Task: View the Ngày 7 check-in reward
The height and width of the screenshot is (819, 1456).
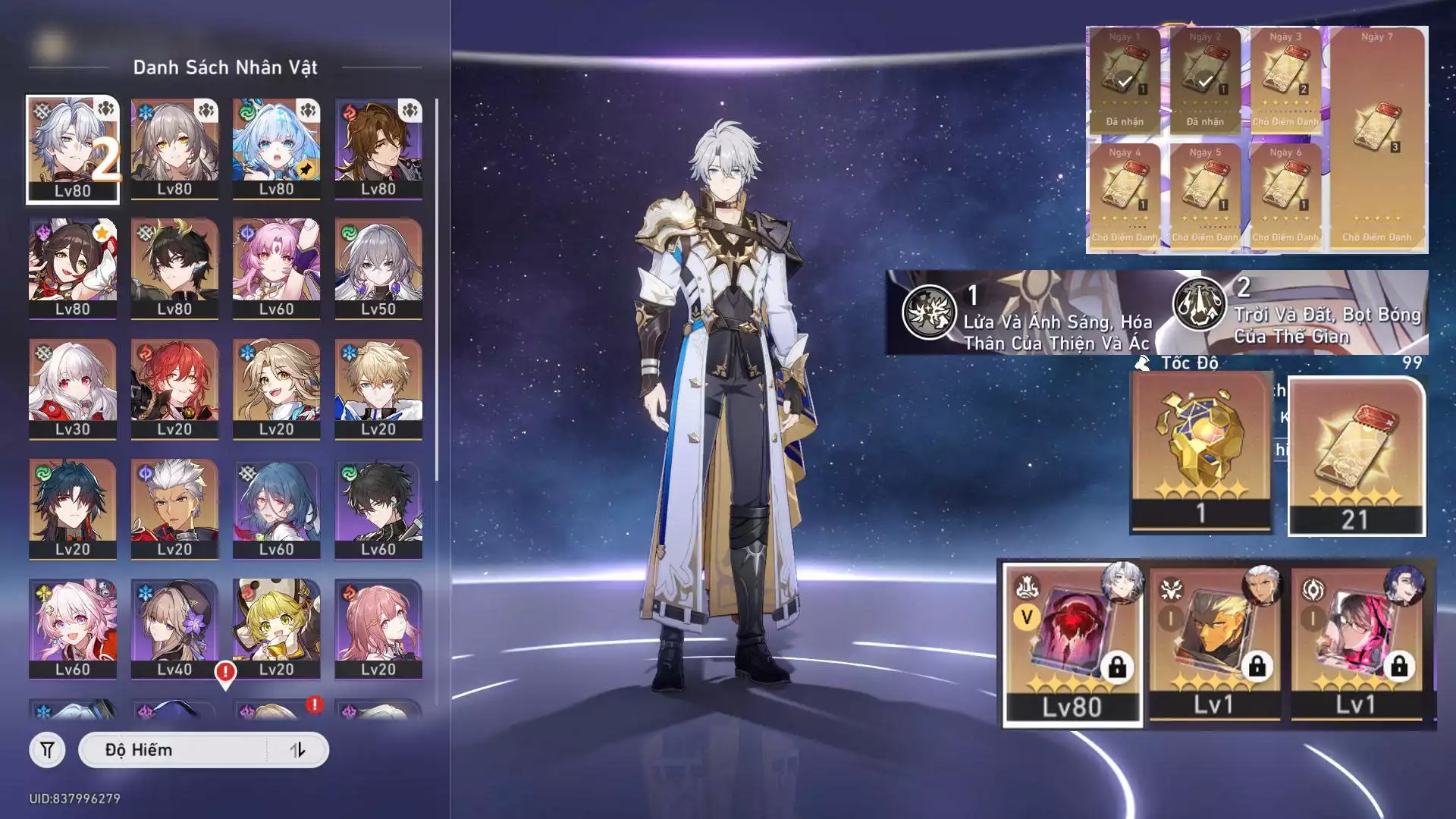Action: point(1377,138)
